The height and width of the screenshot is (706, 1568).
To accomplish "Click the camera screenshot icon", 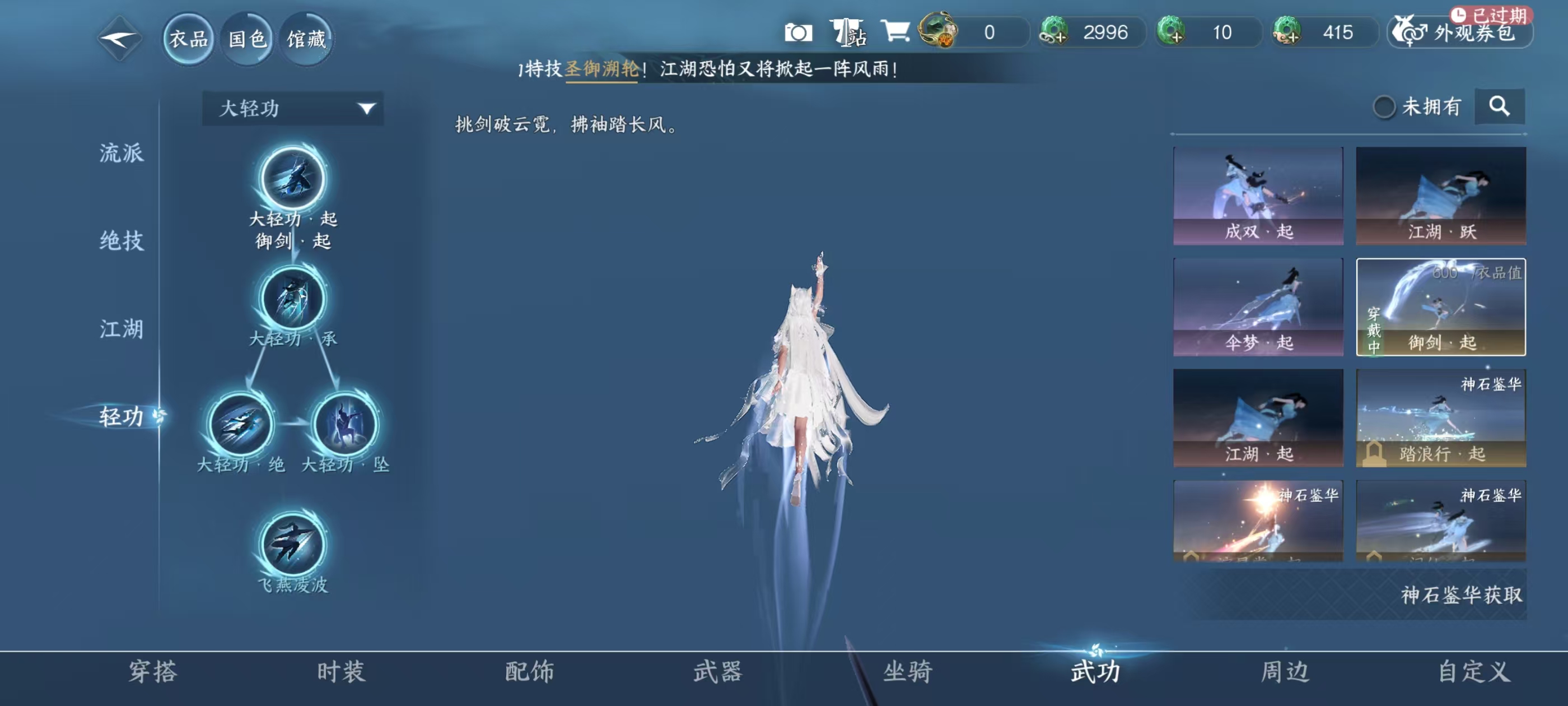I will click(797, 34).
